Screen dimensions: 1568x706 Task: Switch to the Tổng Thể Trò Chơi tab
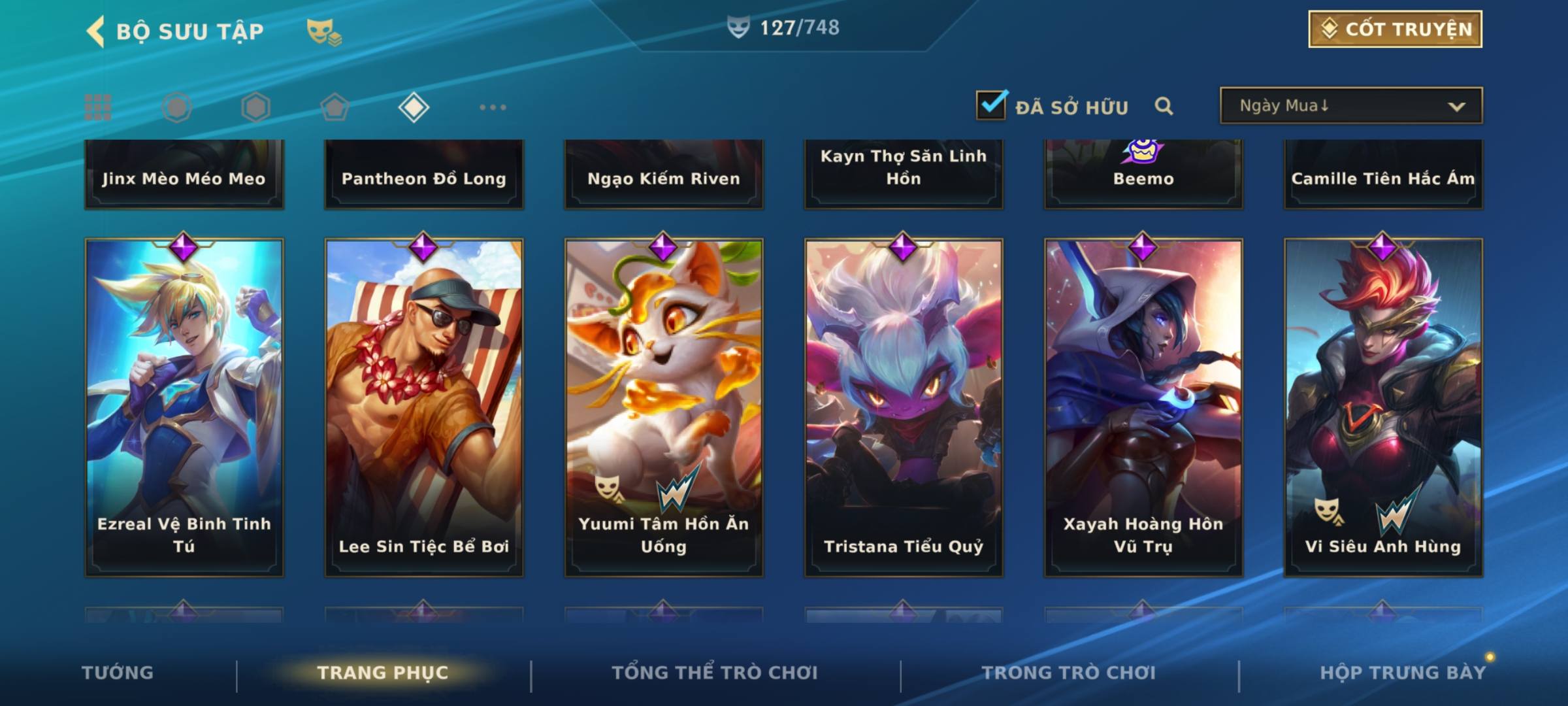click(715, 673)
